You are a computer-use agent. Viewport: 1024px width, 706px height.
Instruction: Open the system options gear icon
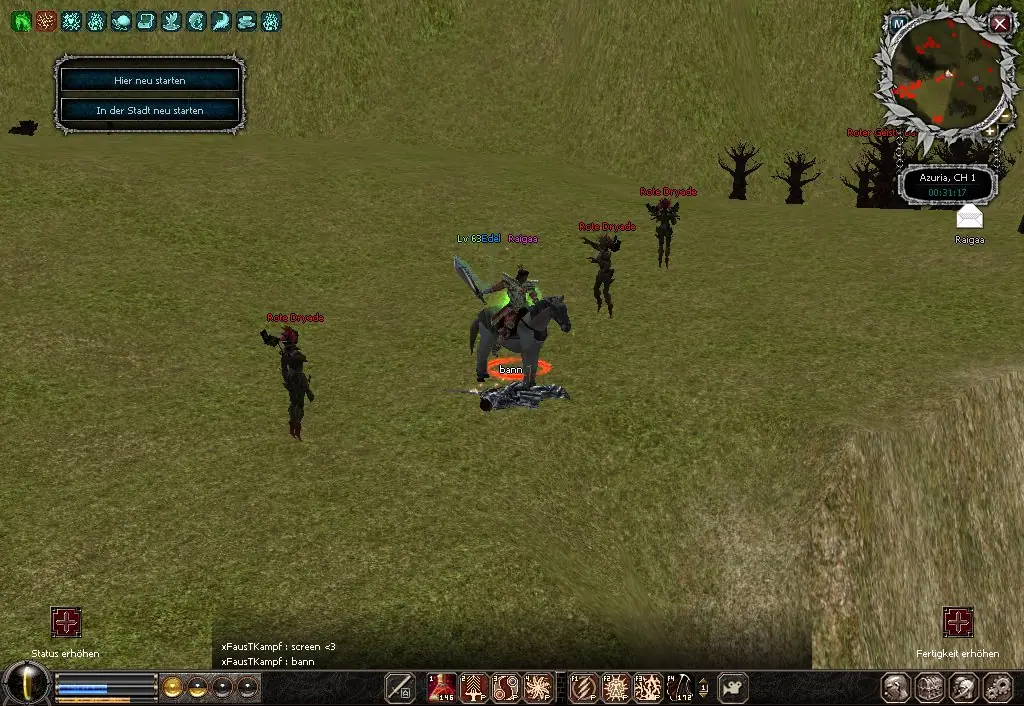(997, 687)
